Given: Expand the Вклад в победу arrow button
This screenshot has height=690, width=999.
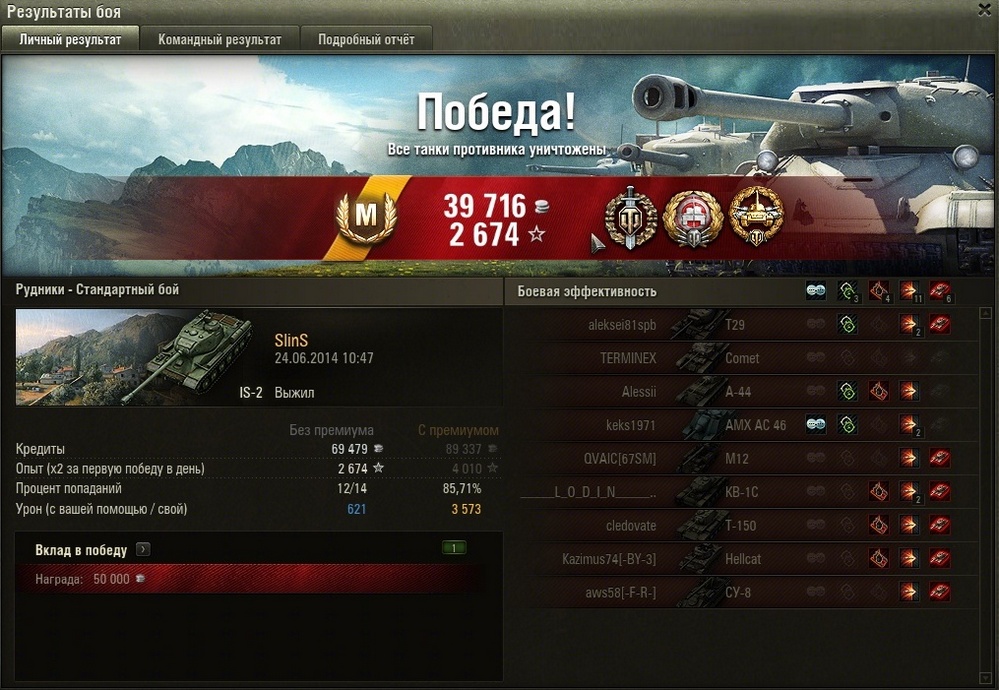Looking at the screenshot, I should (143, 549).
